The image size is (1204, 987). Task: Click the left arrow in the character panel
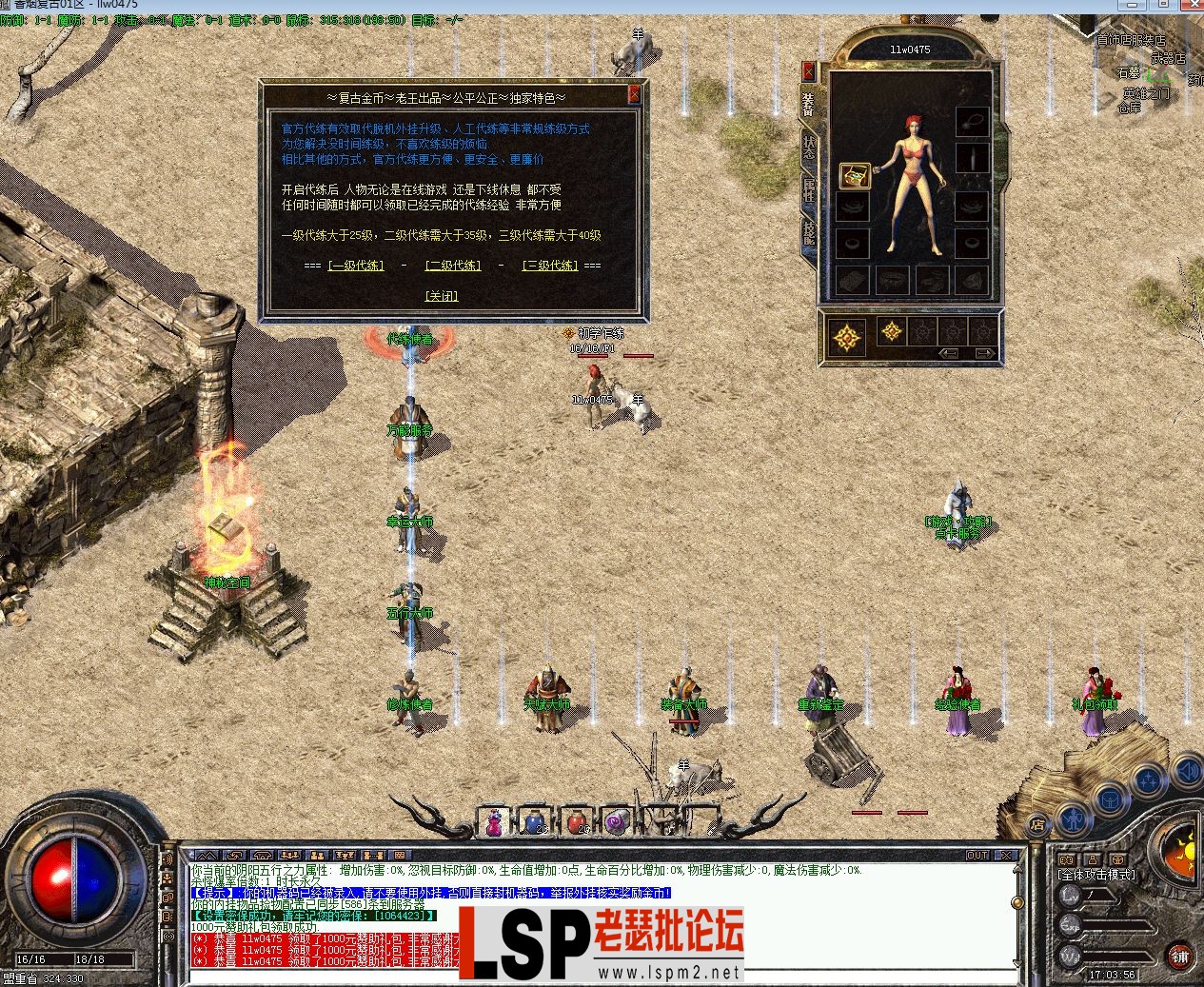pos(949,353)
